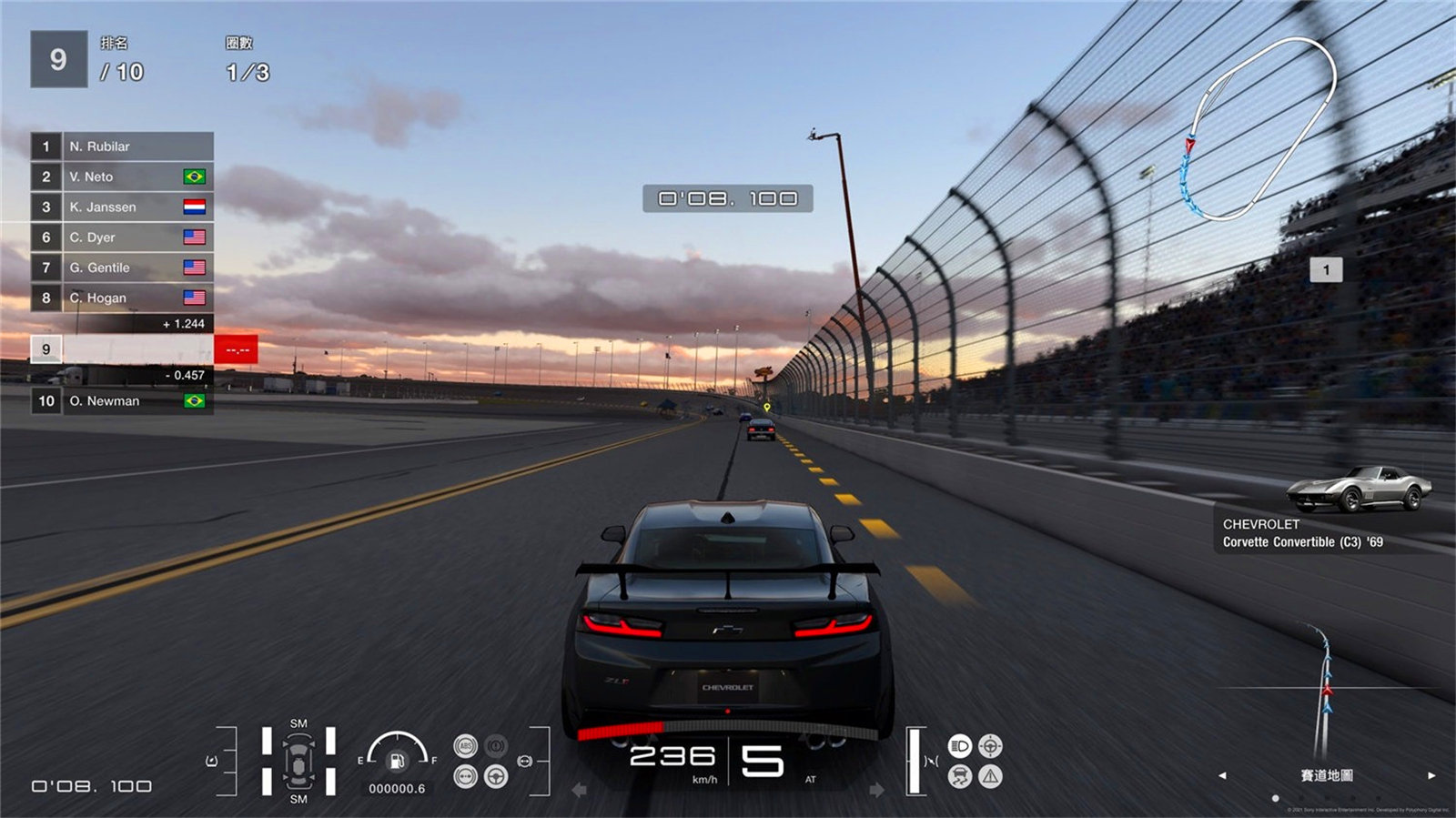
Task: Toggle the ABS indicator icon
Action: (x=465, y=746)
